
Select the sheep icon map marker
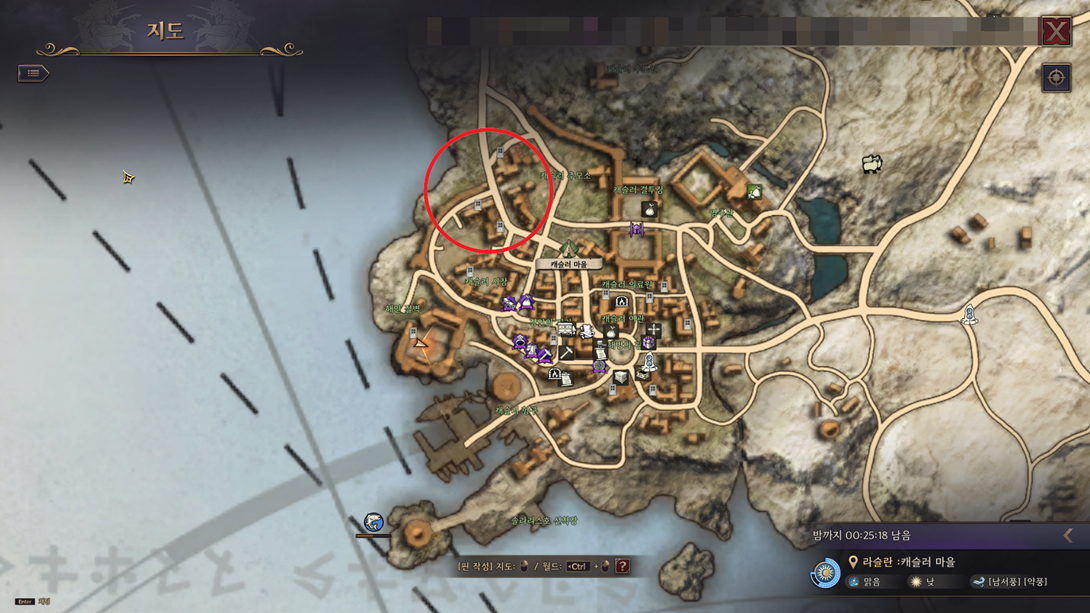point(872,162)
